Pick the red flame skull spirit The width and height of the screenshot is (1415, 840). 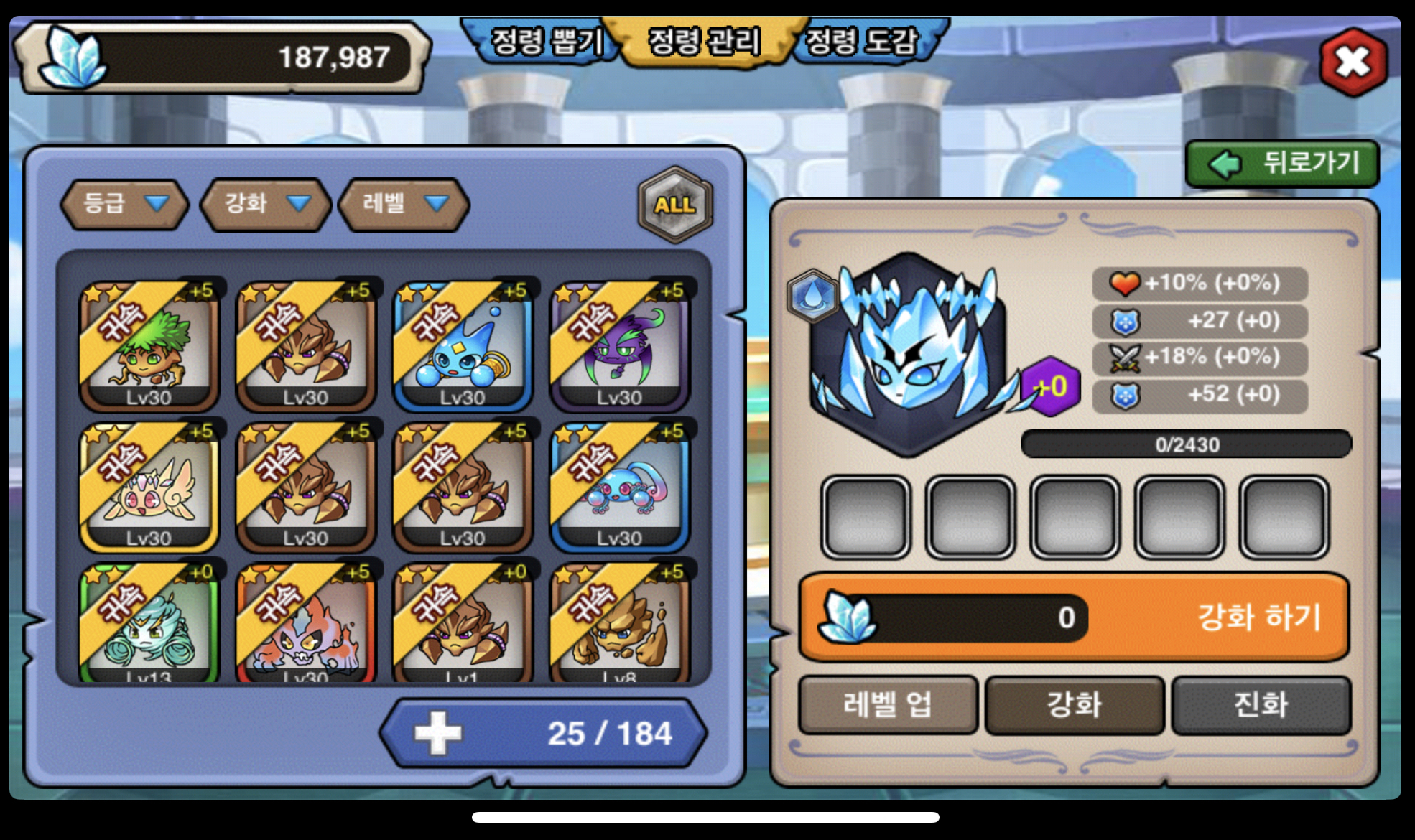point(305,623)
